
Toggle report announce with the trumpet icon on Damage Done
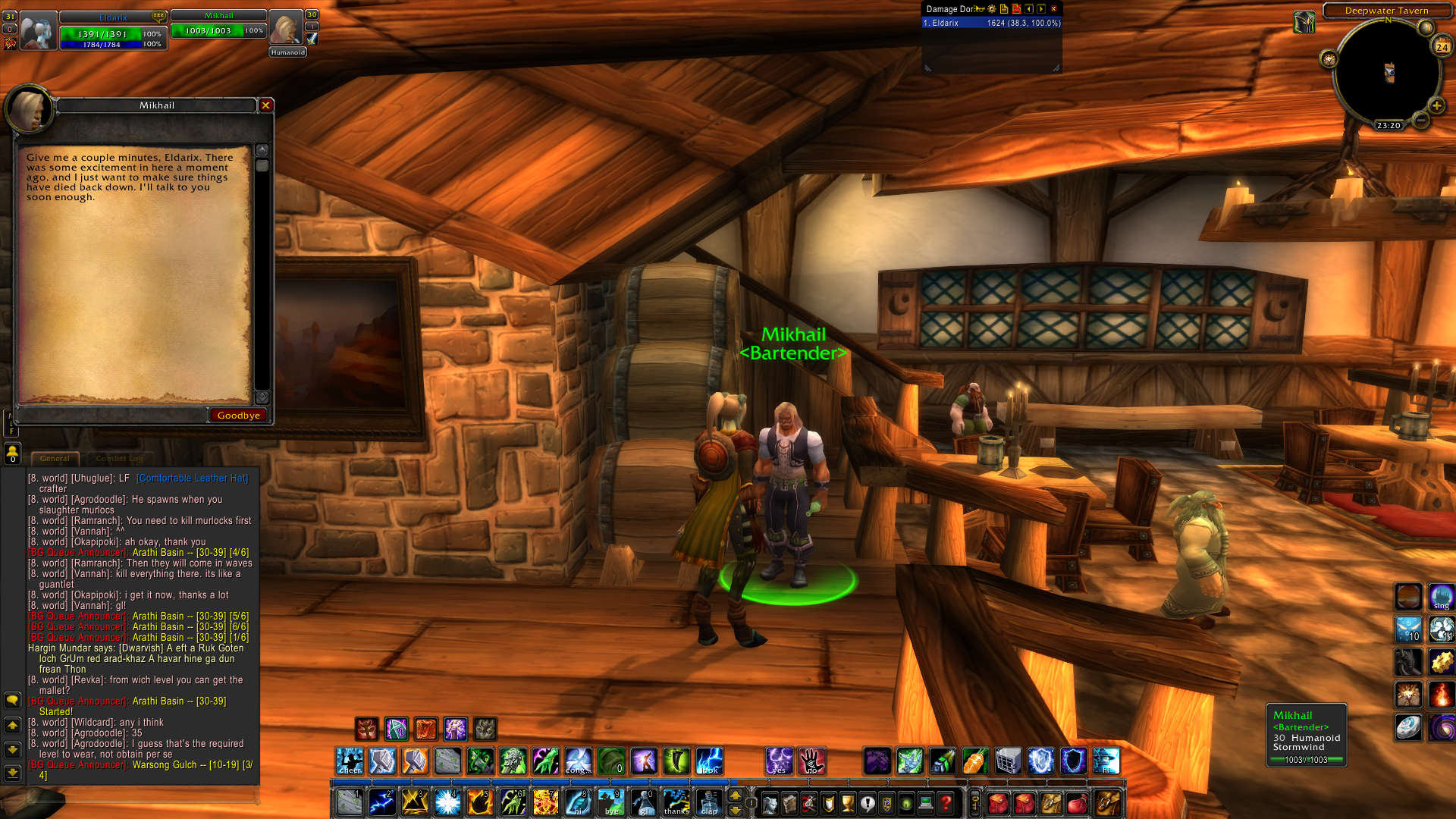click(x=978, y=9)
